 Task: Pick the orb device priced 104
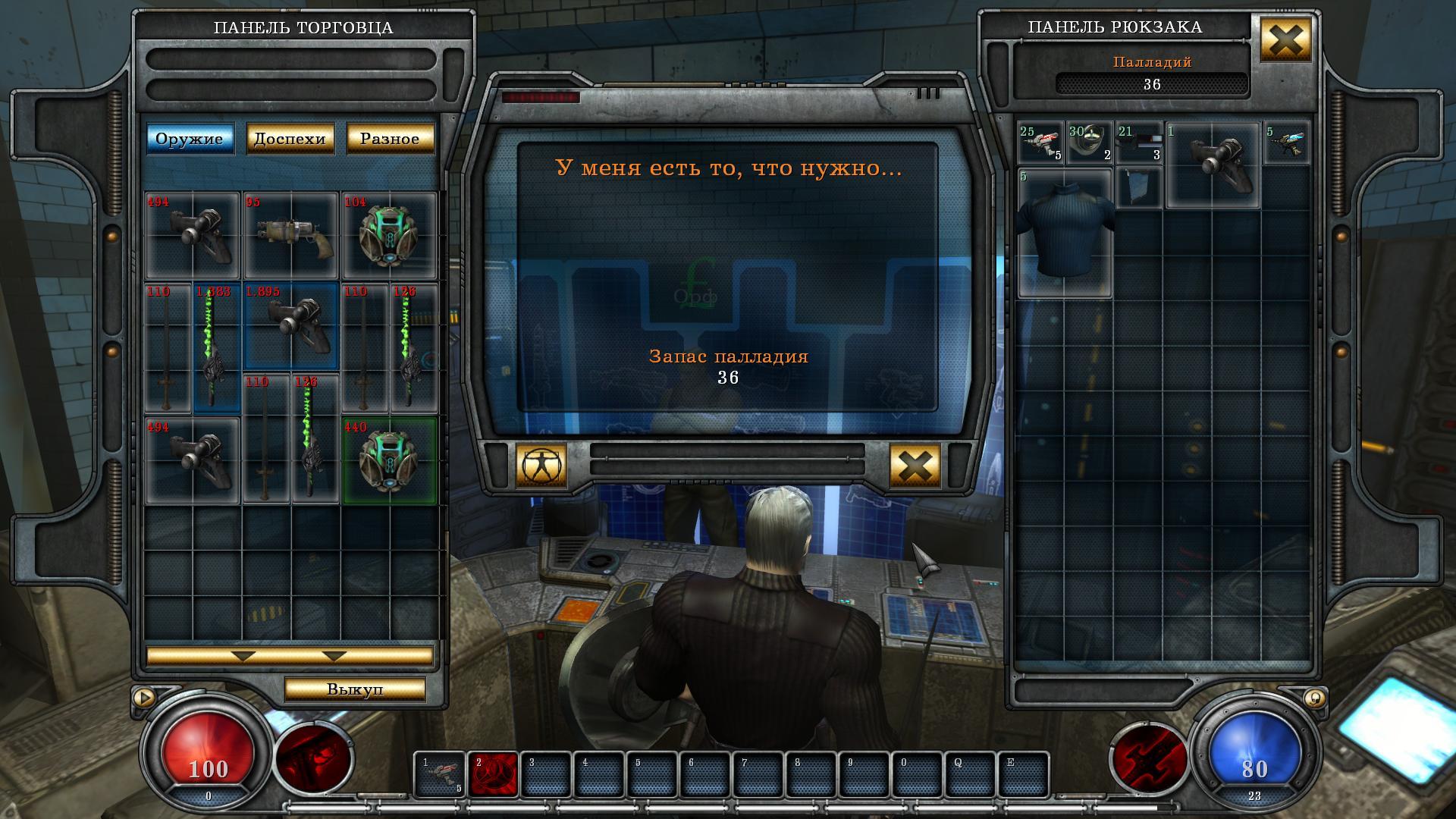click(389, 235)
